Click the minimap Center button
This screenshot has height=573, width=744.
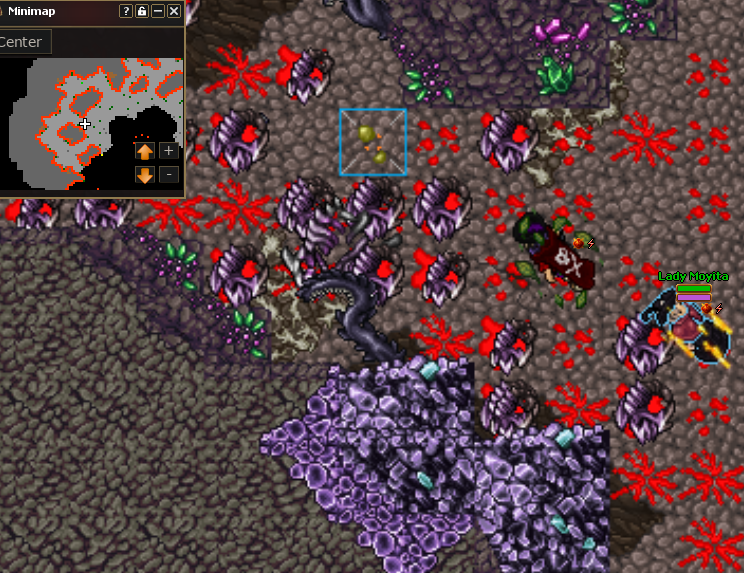[21, 42]
